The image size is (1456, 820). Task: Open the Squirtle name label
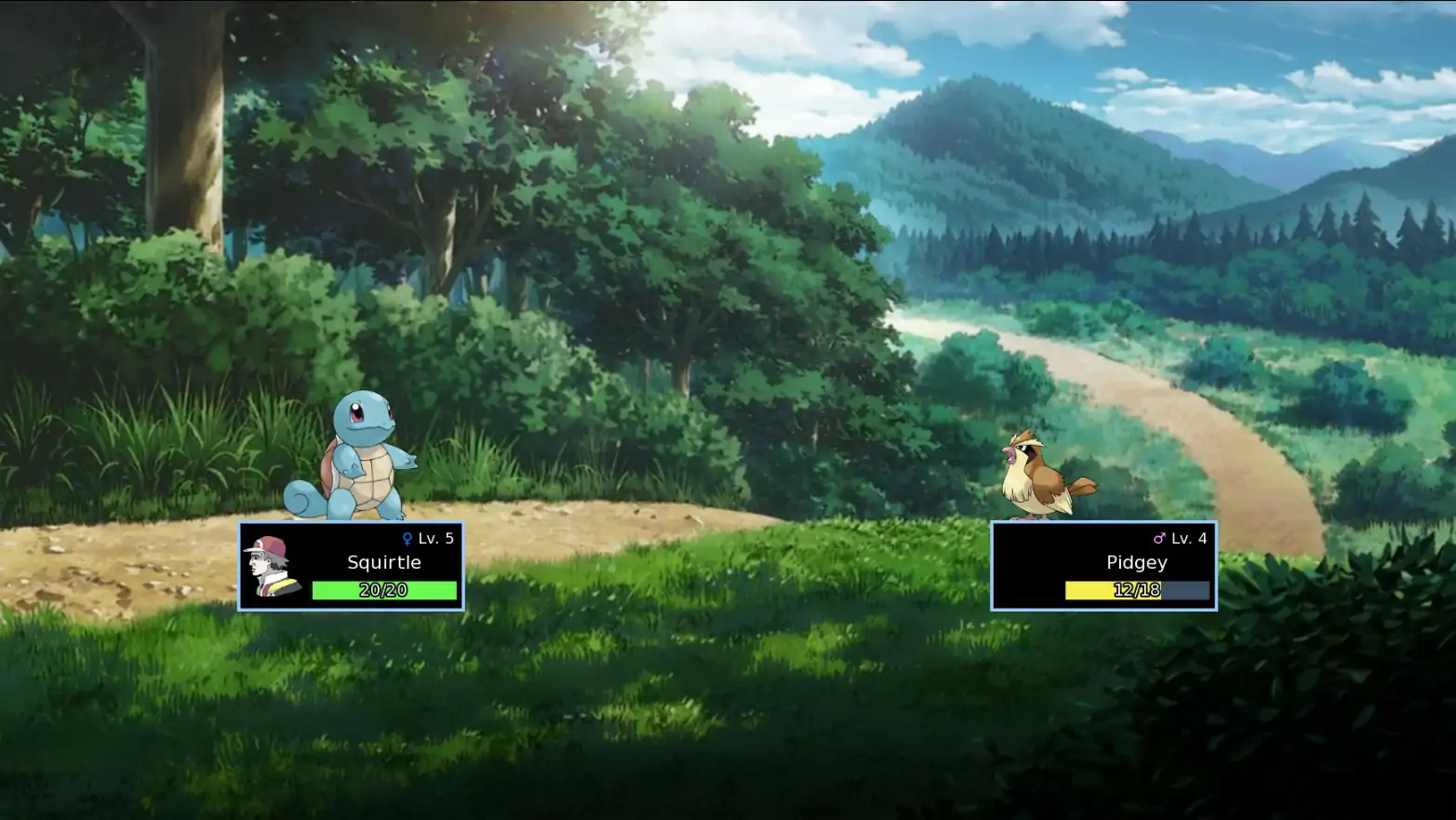[x=385, y=562]
